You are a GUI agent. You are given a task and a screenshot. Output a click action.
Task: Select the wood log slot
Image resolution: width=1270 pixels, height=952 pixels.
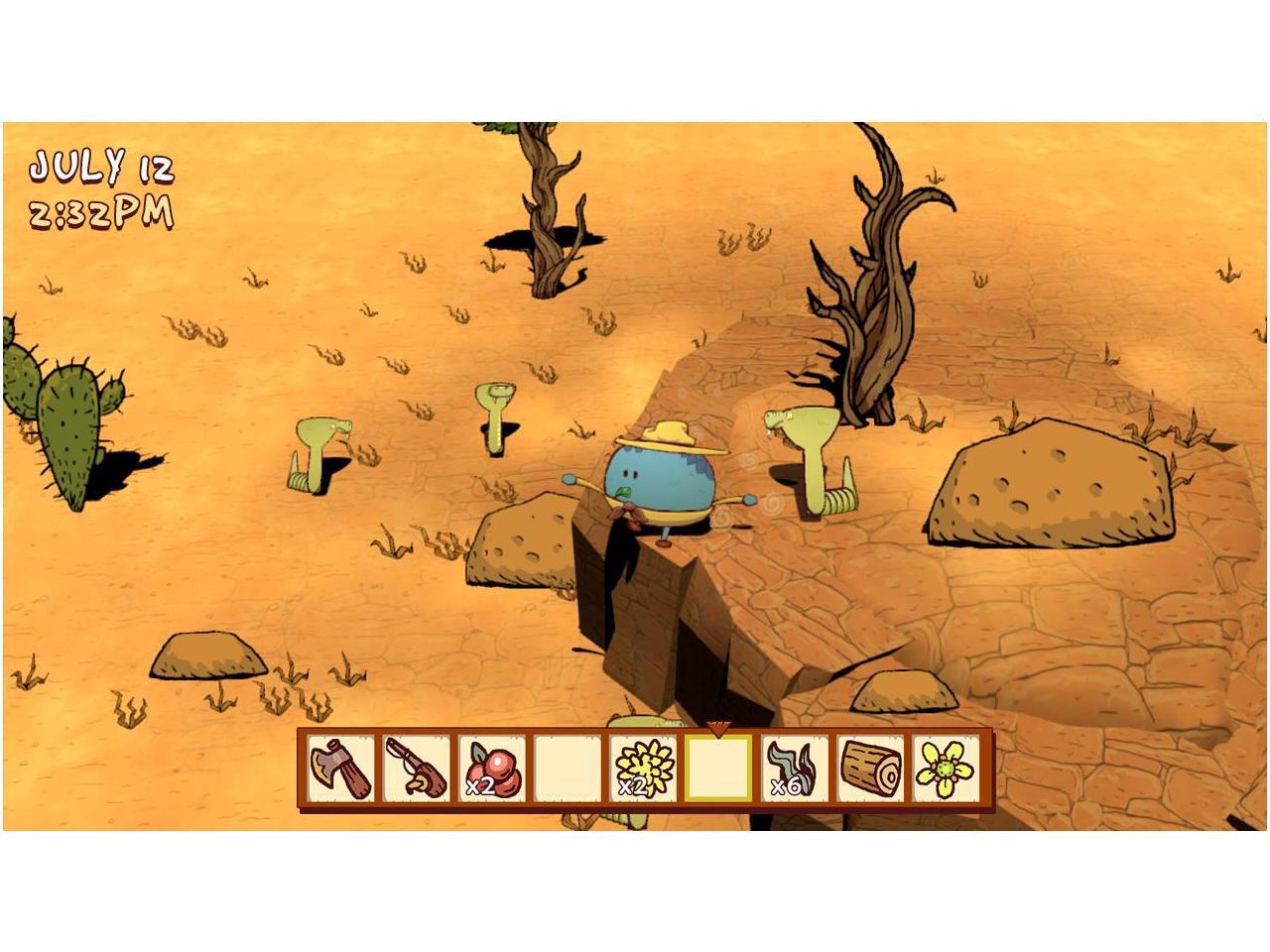[871, 769]
